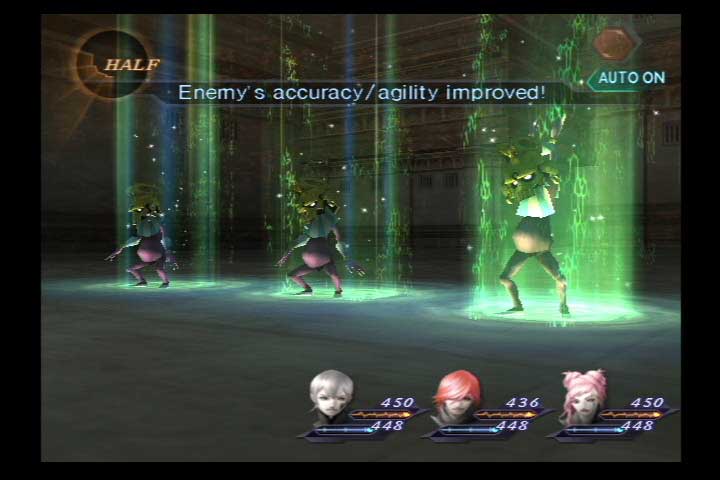Select the silver-haired party member portrait
The width and height of the screenshot is (720, 480).
coord(332,398)
